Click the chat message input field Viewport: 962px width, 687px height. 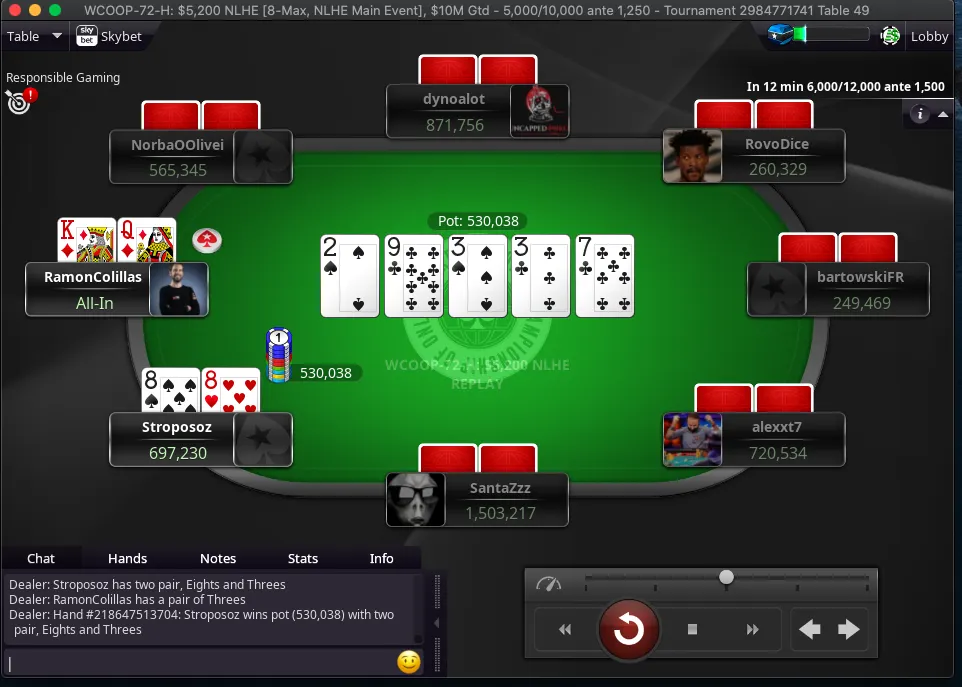pos(200,662)
